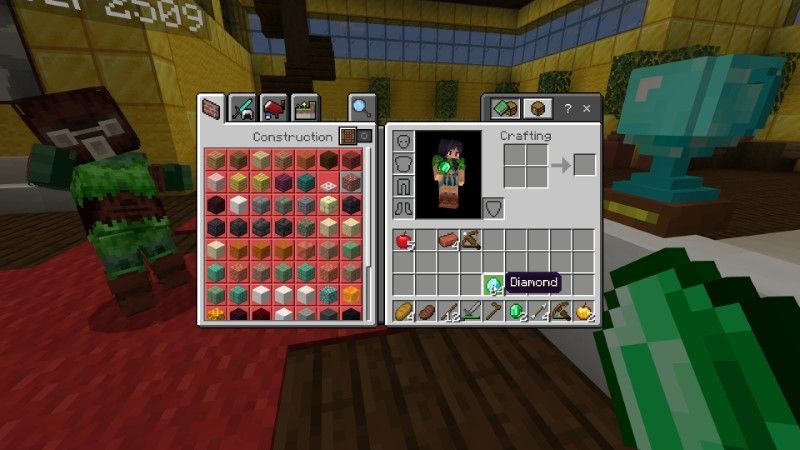Pick up the stack of diamonds

point(493,284)
